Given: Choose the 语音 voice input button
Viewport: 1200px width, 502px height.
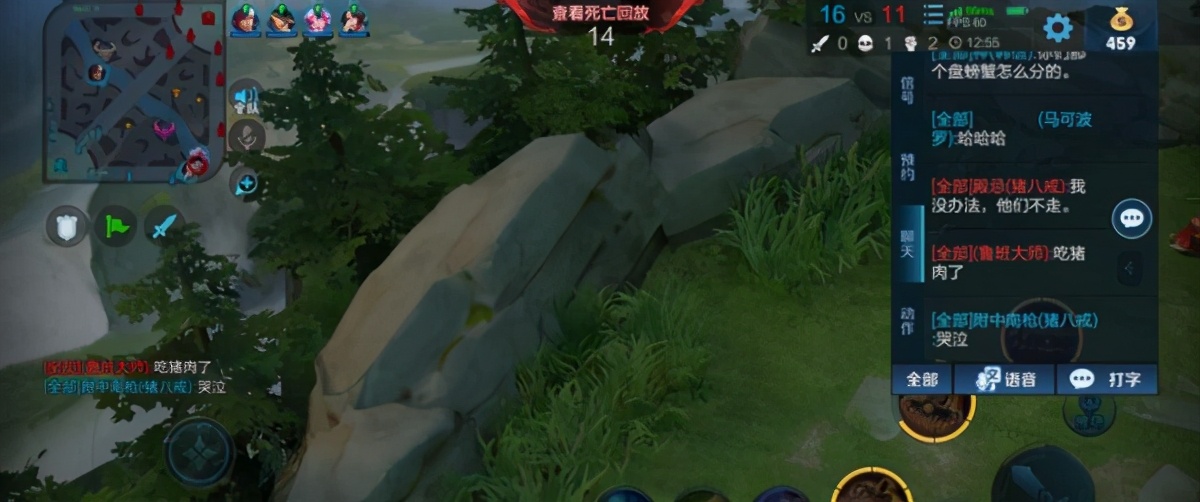Looking at the screenshot, I should coord(1003,379).
